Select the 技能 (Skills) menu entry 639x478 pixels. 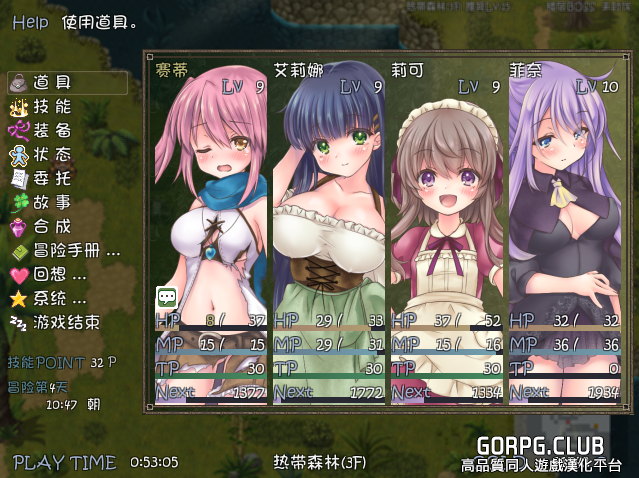(53, 106)
